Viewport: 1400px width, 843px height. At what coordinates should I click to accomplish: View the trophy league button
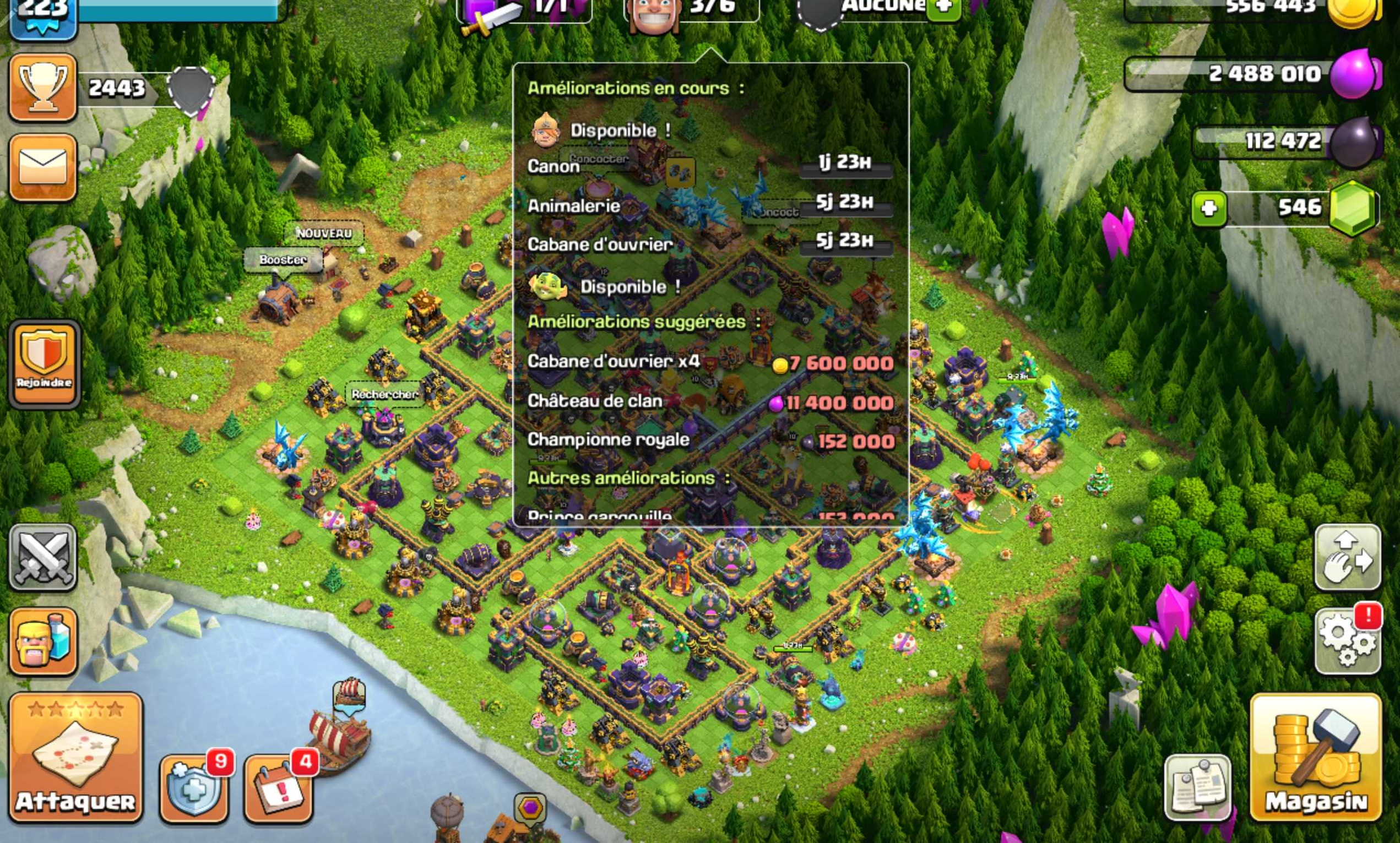point(43,88)
